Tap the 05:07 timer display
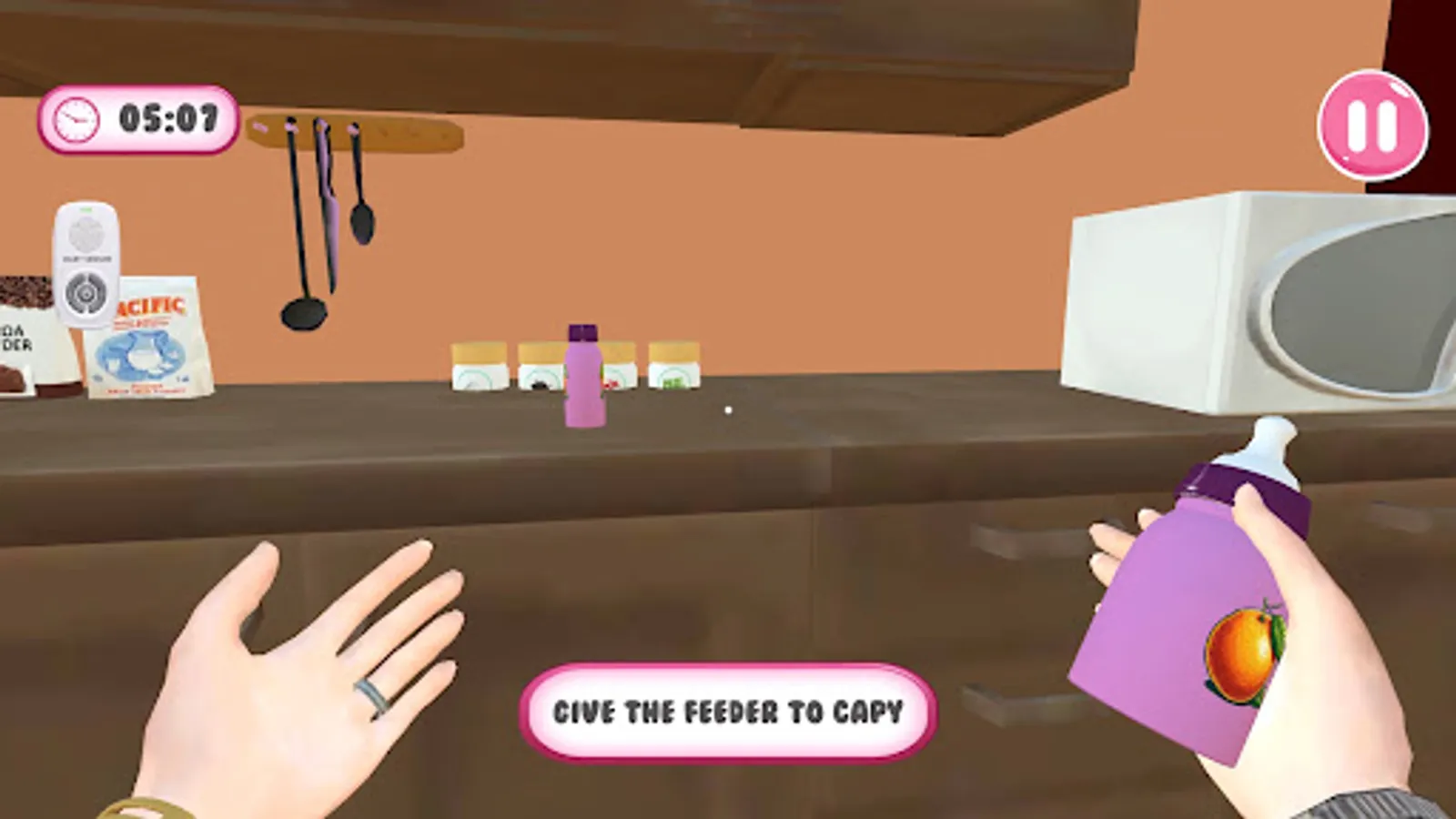Viewport: 1456px width, 819px height. pos(167,116)
